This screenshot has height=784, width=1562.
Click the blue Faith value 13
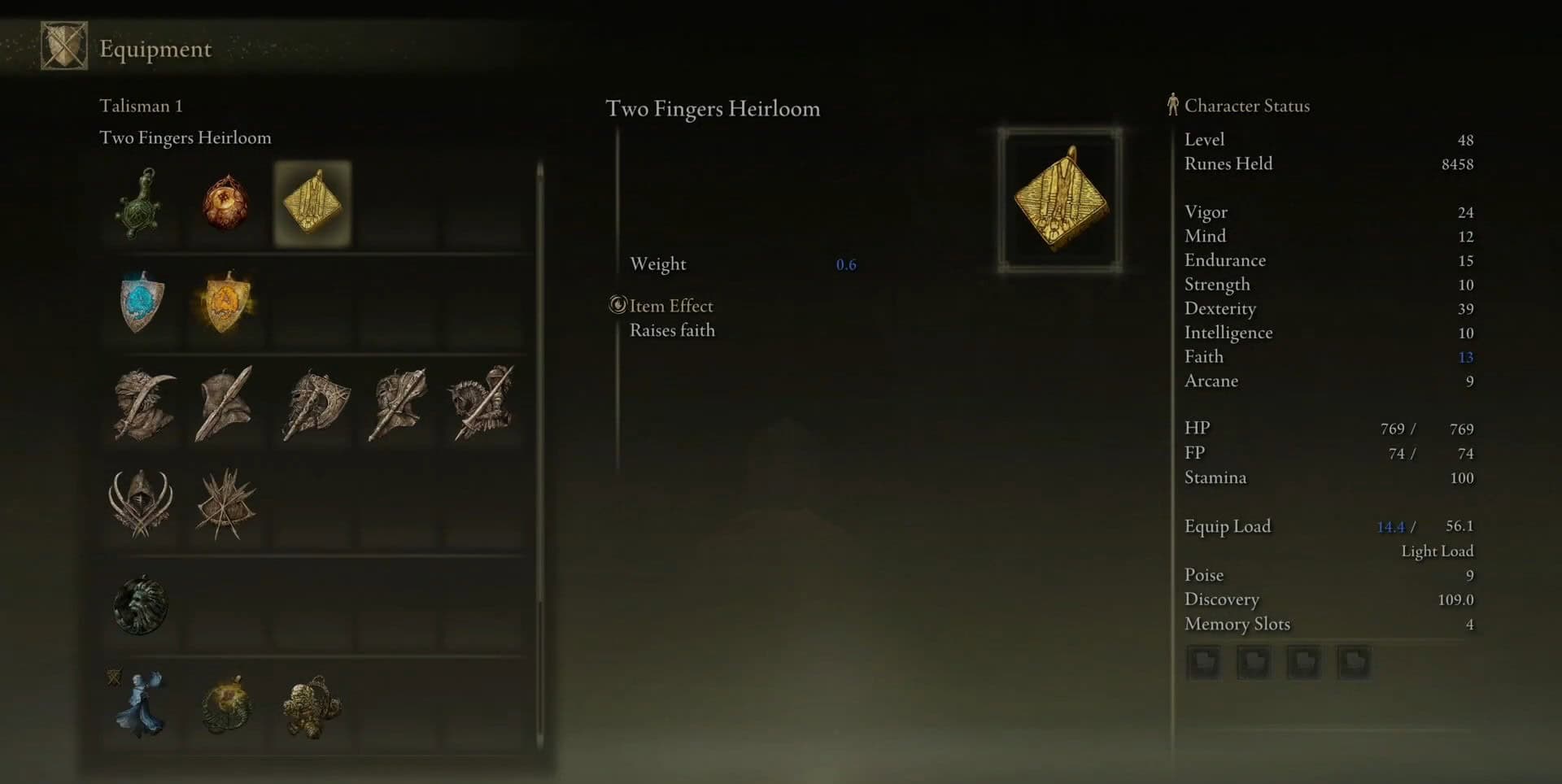(x=1464, y=356)
